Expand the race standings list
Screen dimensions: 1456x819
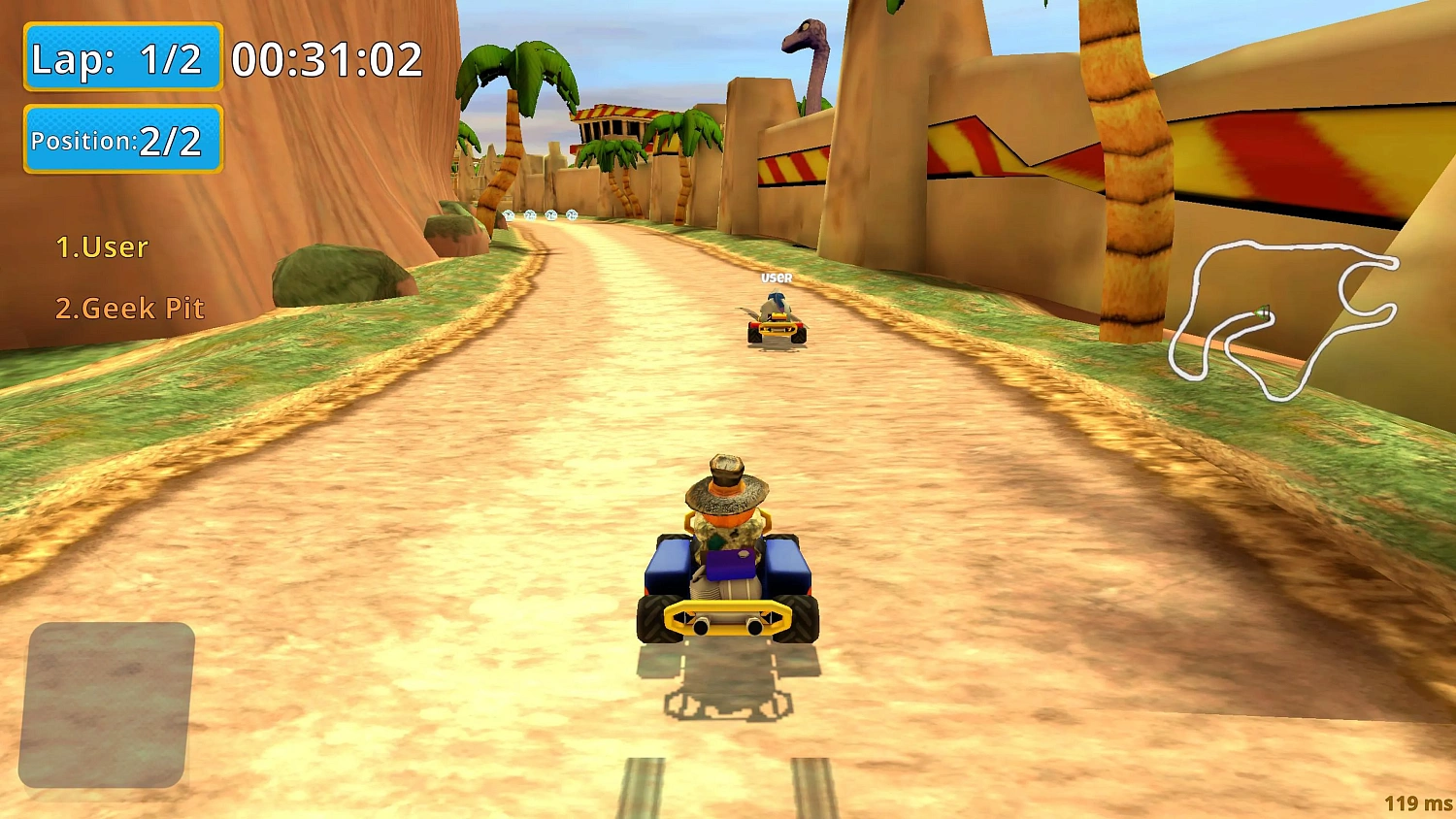click(x=116, y=277)
